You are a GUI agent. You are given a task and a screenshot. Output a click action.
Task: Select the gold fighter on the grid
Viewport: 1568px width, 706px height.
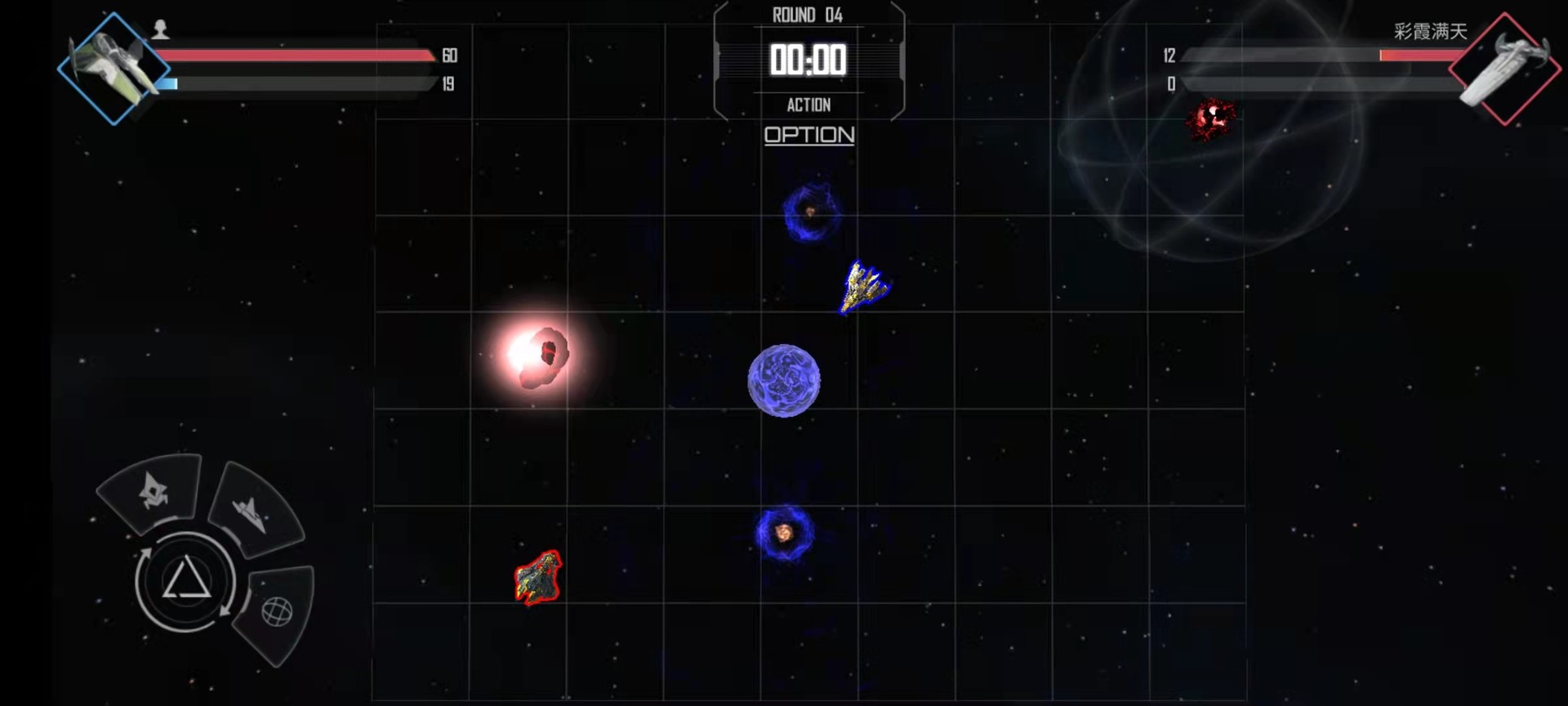[x=863, y=286]
